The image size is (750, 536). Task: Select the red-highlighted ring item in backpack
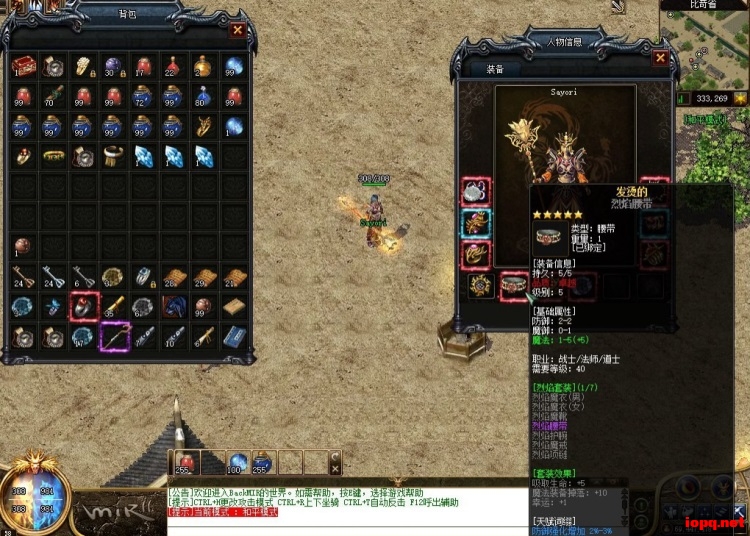tap(83, 306)
